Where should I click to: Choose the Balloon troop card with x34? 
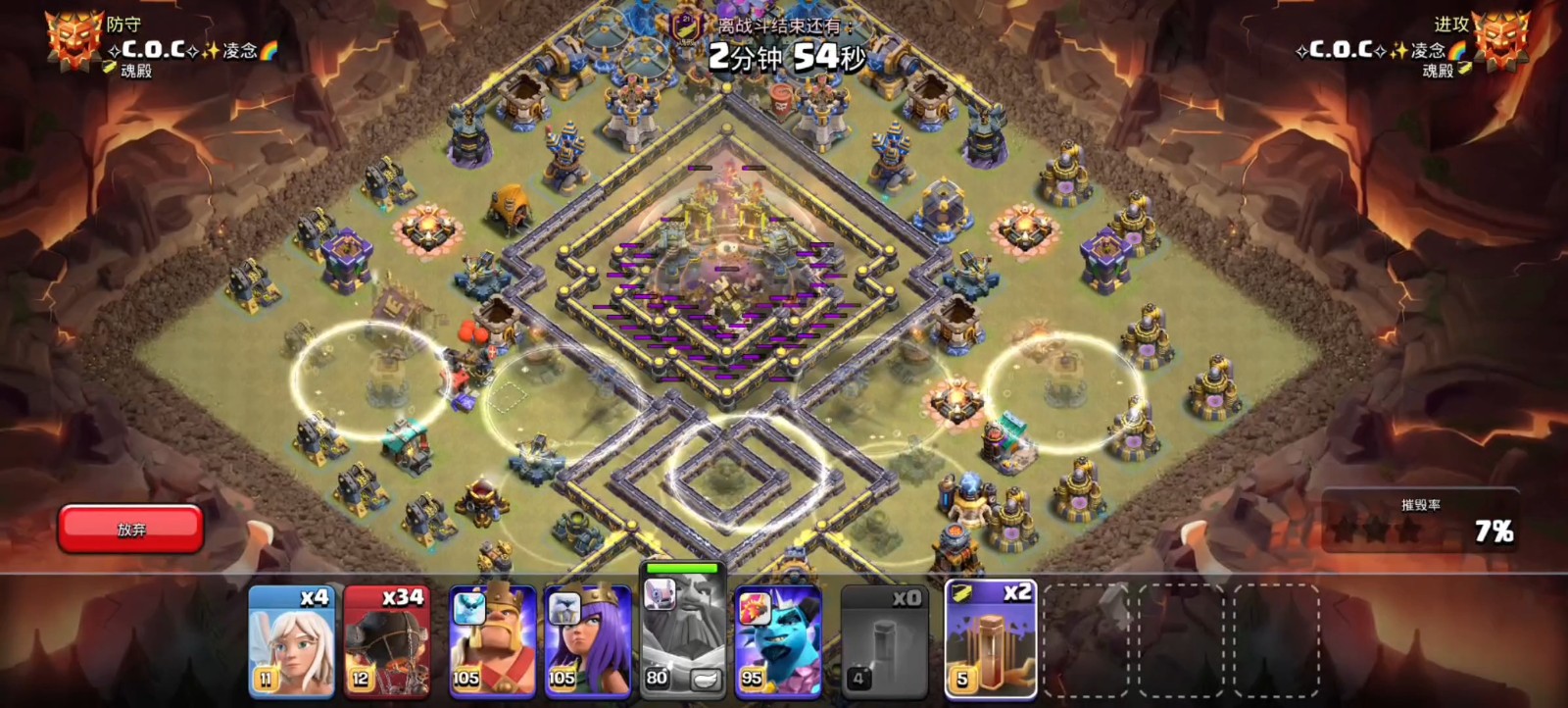click(387, 641)
